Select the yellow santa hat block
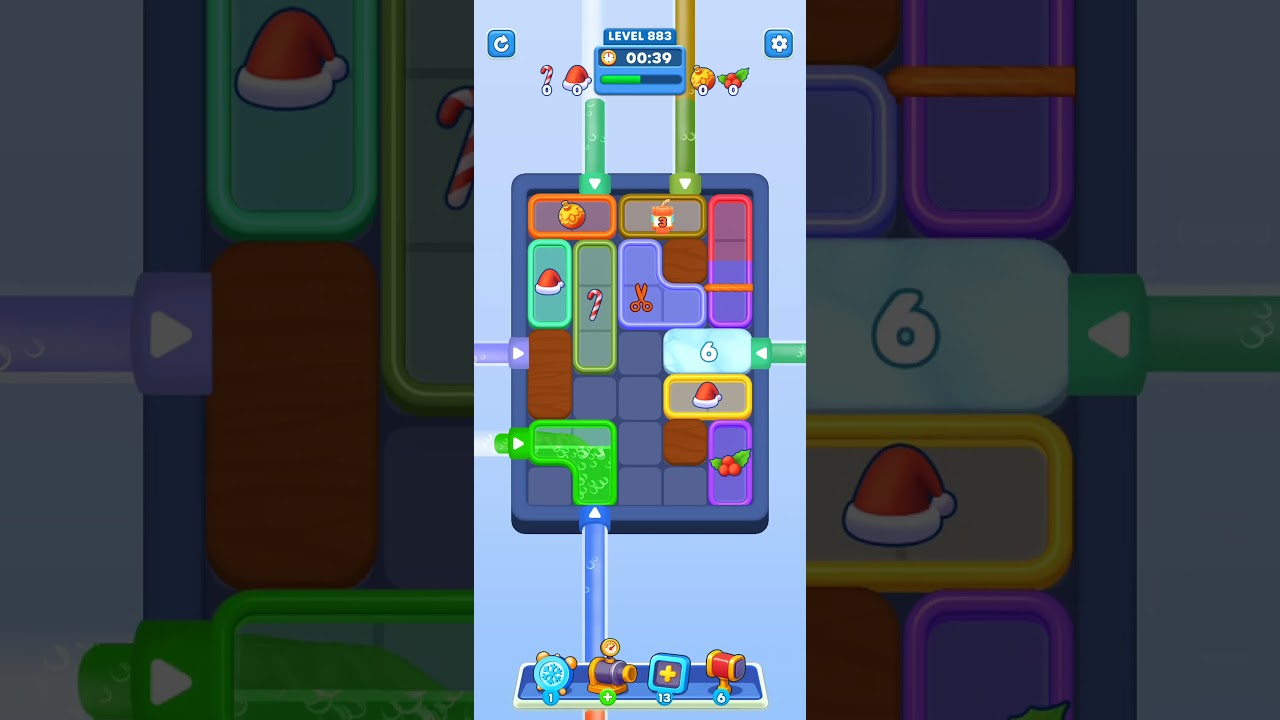 [708, 396]
